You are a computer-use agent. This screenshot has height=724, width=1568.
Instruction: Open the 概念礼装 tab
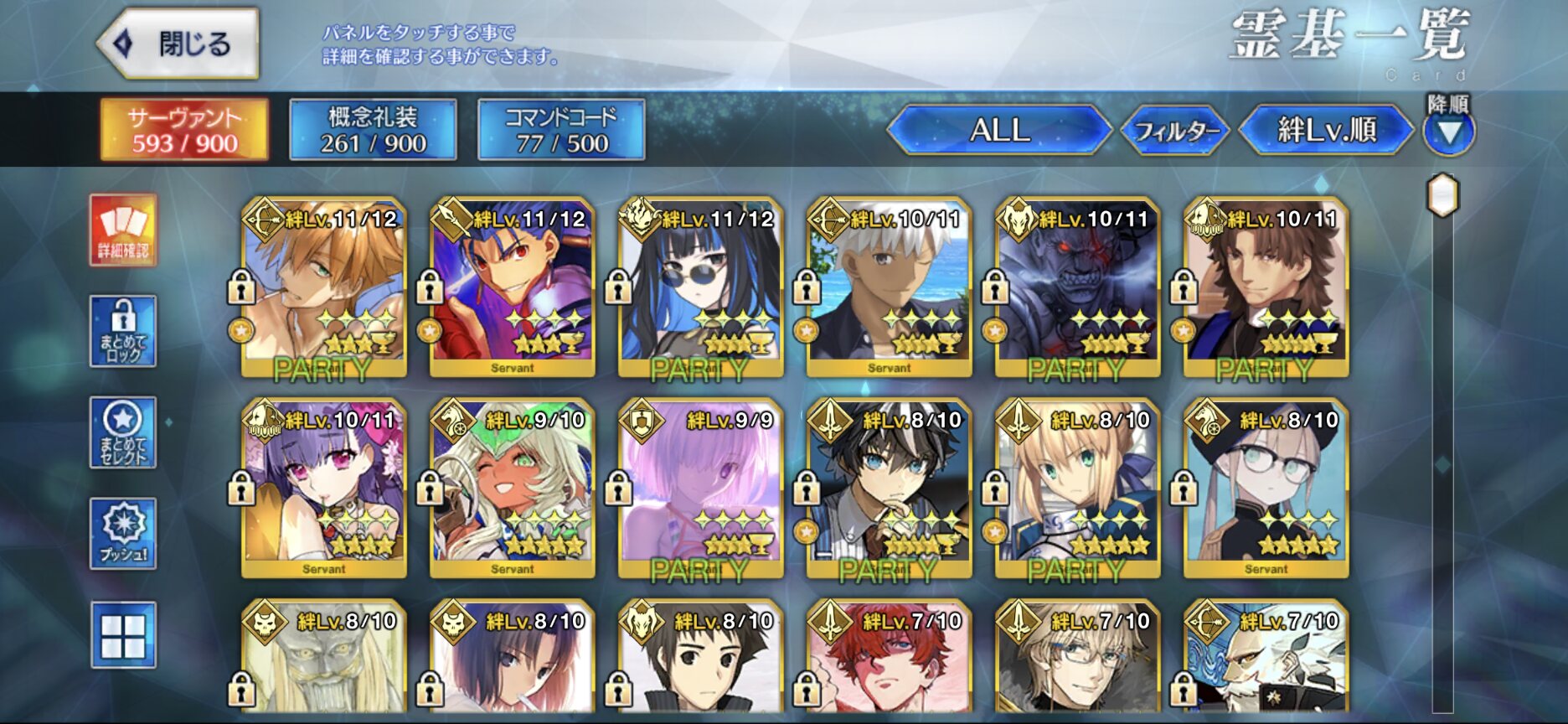coord(373,130)
